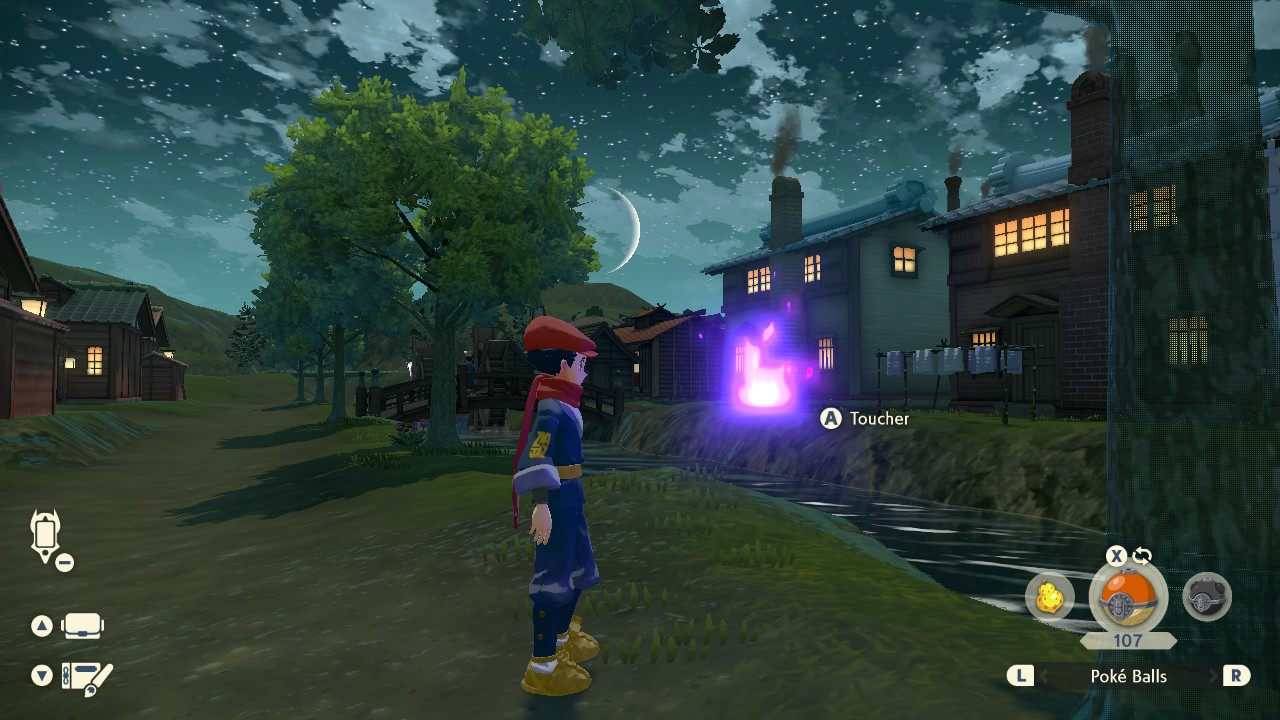Select the orange Poké Ball item slot

point(1128,599)
